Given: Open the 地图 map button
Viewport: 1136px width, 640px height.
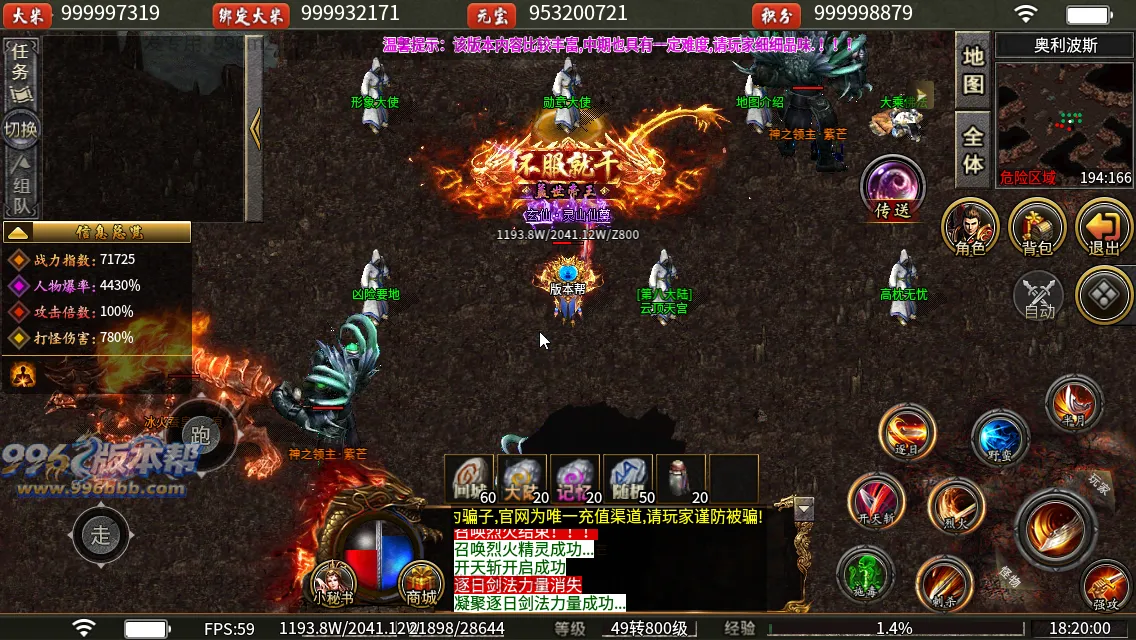Looking at the screenshot, I should coord(973,68).
